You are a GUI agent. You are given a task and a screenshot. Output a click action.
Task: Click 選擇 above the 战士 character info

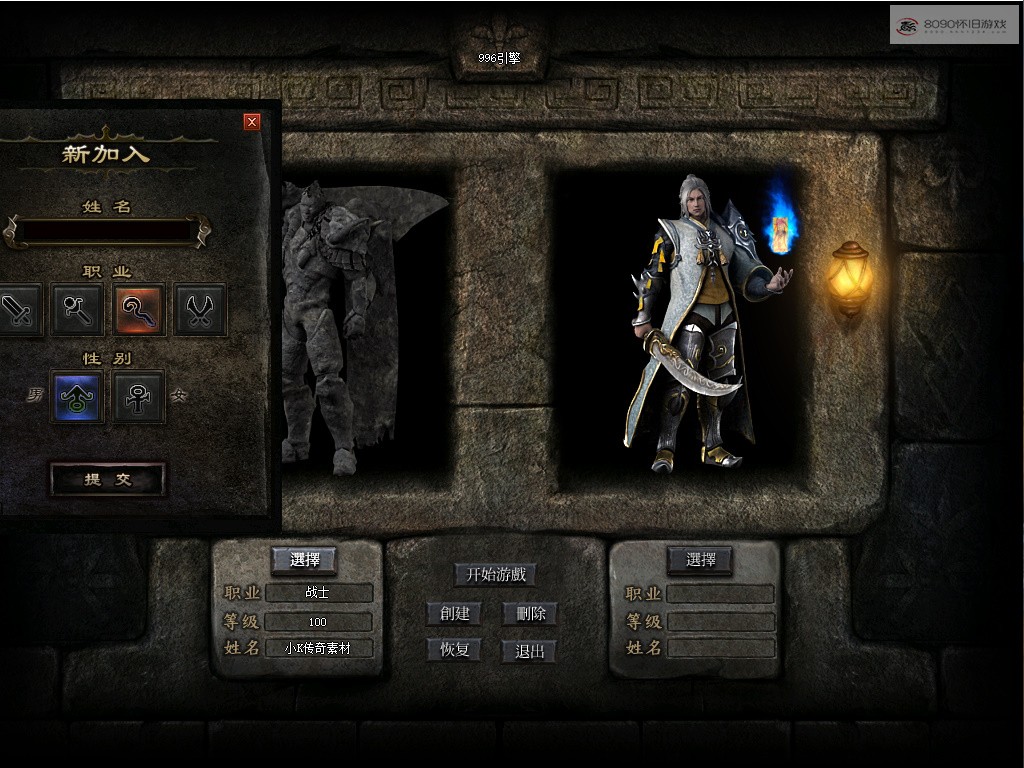304,560
